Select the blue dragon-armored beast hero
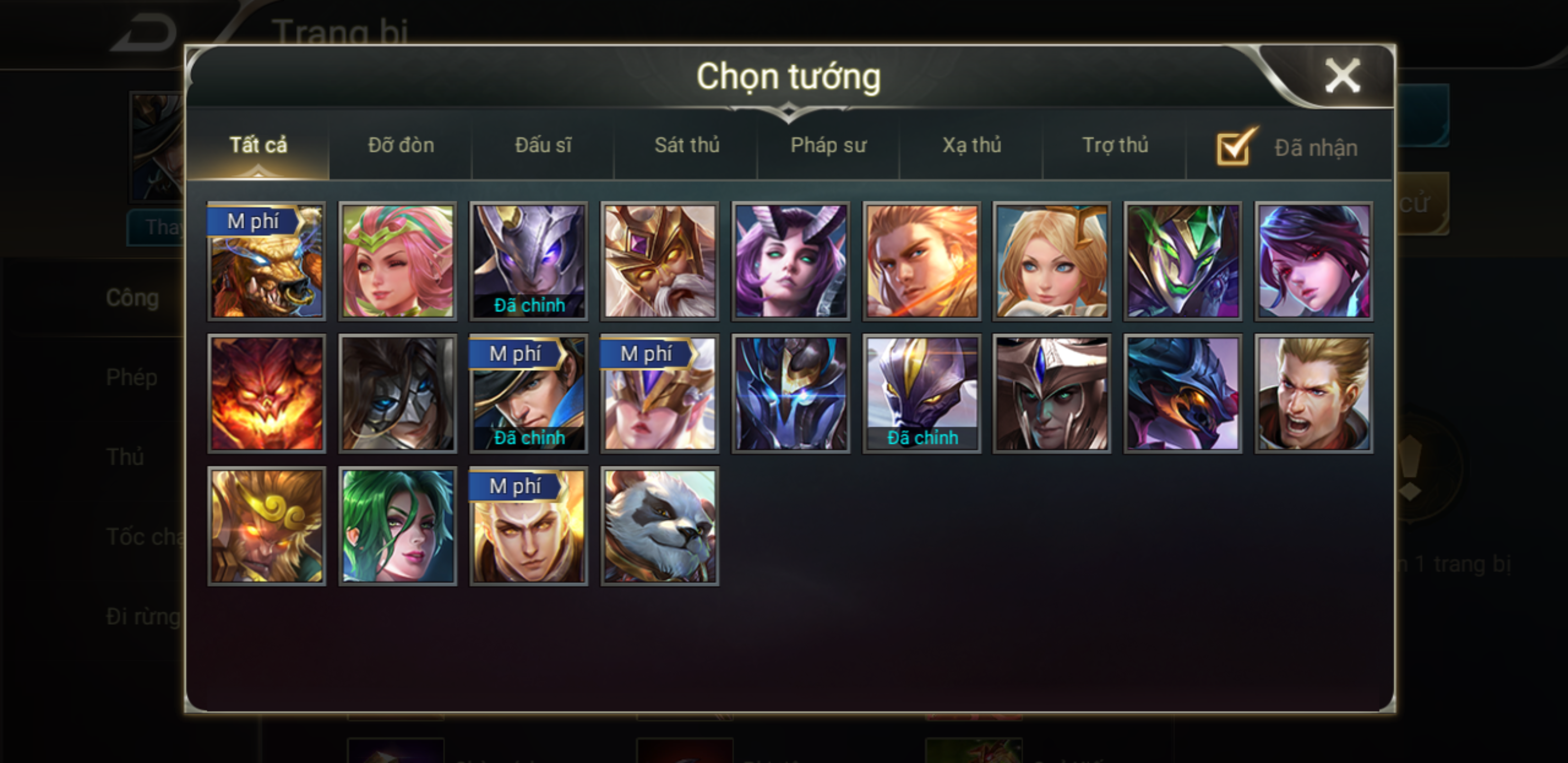This screenshot has height=763, width=1568. tap(1183, 393)
